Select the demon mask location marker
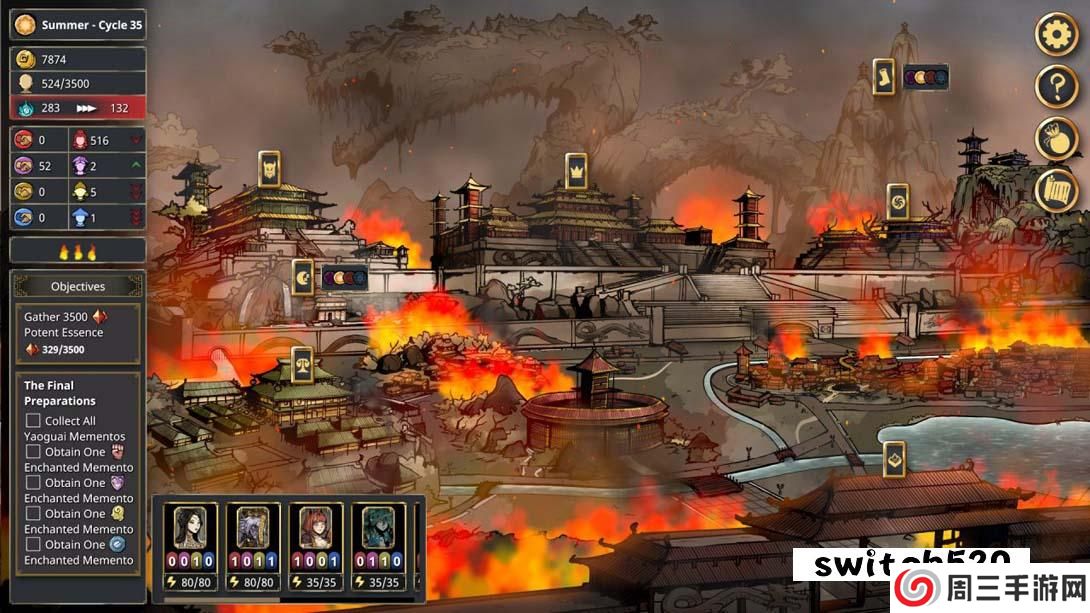This screenshot has width=1090, height=613. coord(269,170)
